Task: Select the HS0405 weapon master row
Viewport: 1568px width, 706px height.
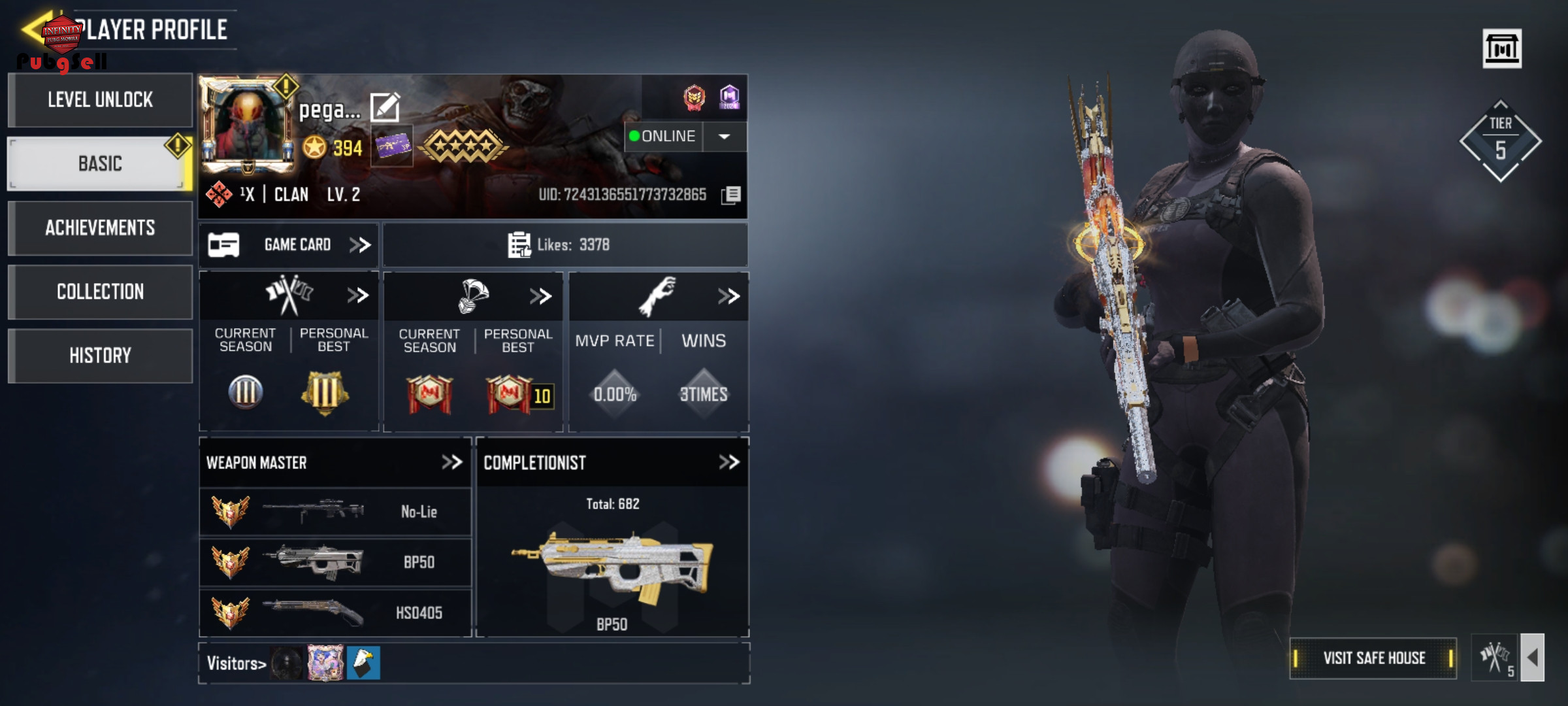Action: (335, 613)
